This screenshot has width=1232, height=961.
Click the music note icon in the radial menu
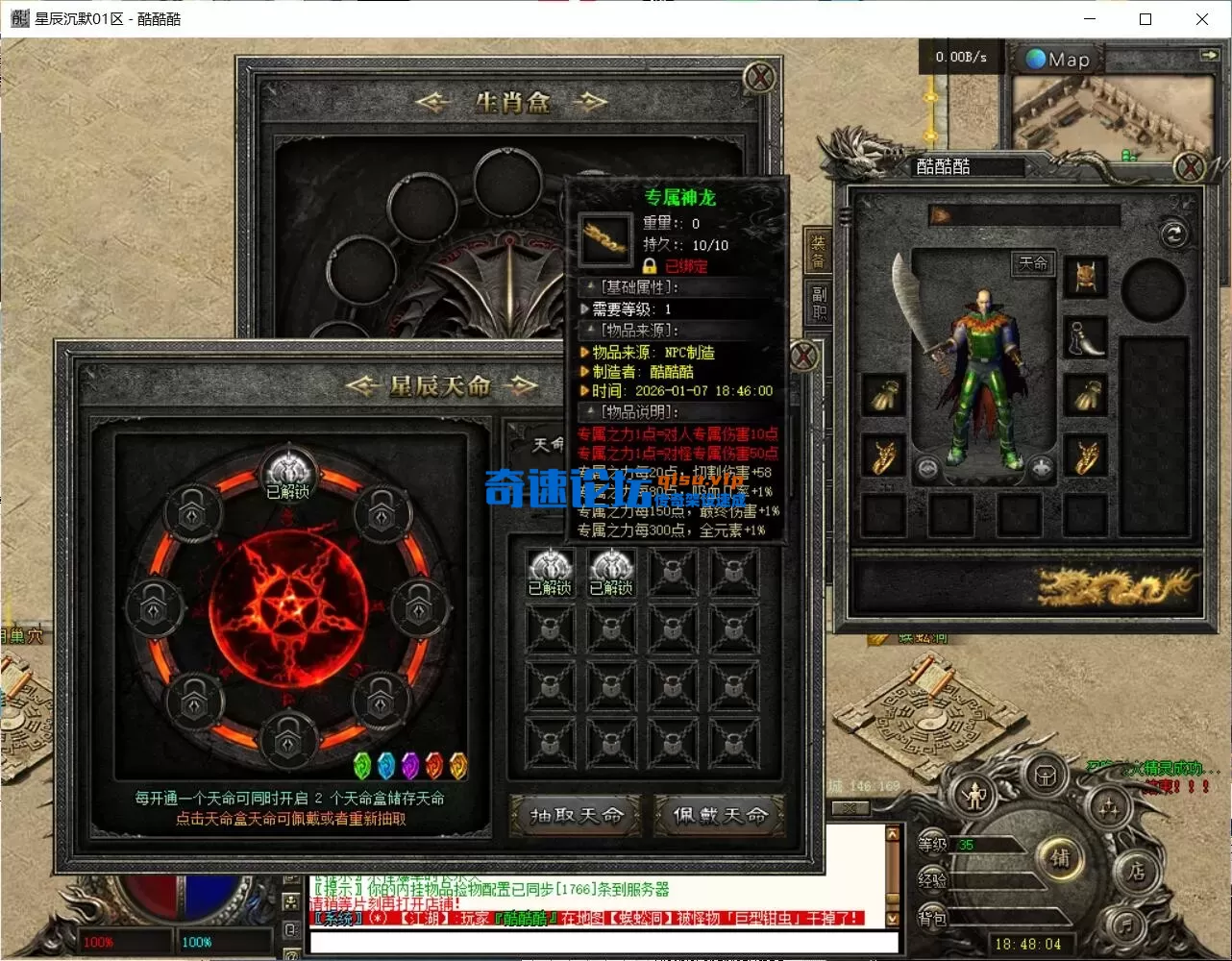click(1124, 925)
